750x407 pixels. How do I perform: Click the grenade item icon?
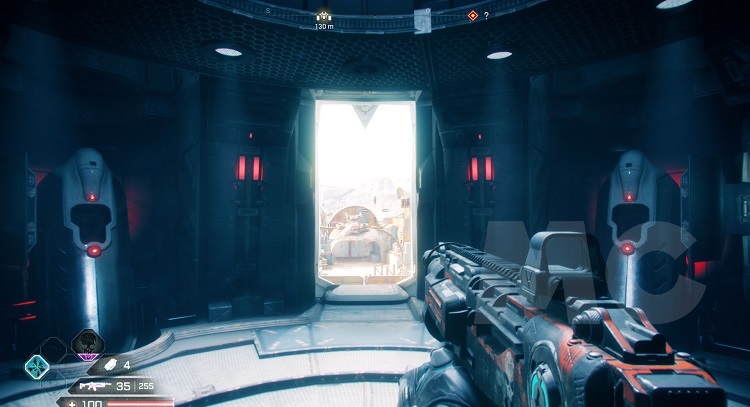112,365
